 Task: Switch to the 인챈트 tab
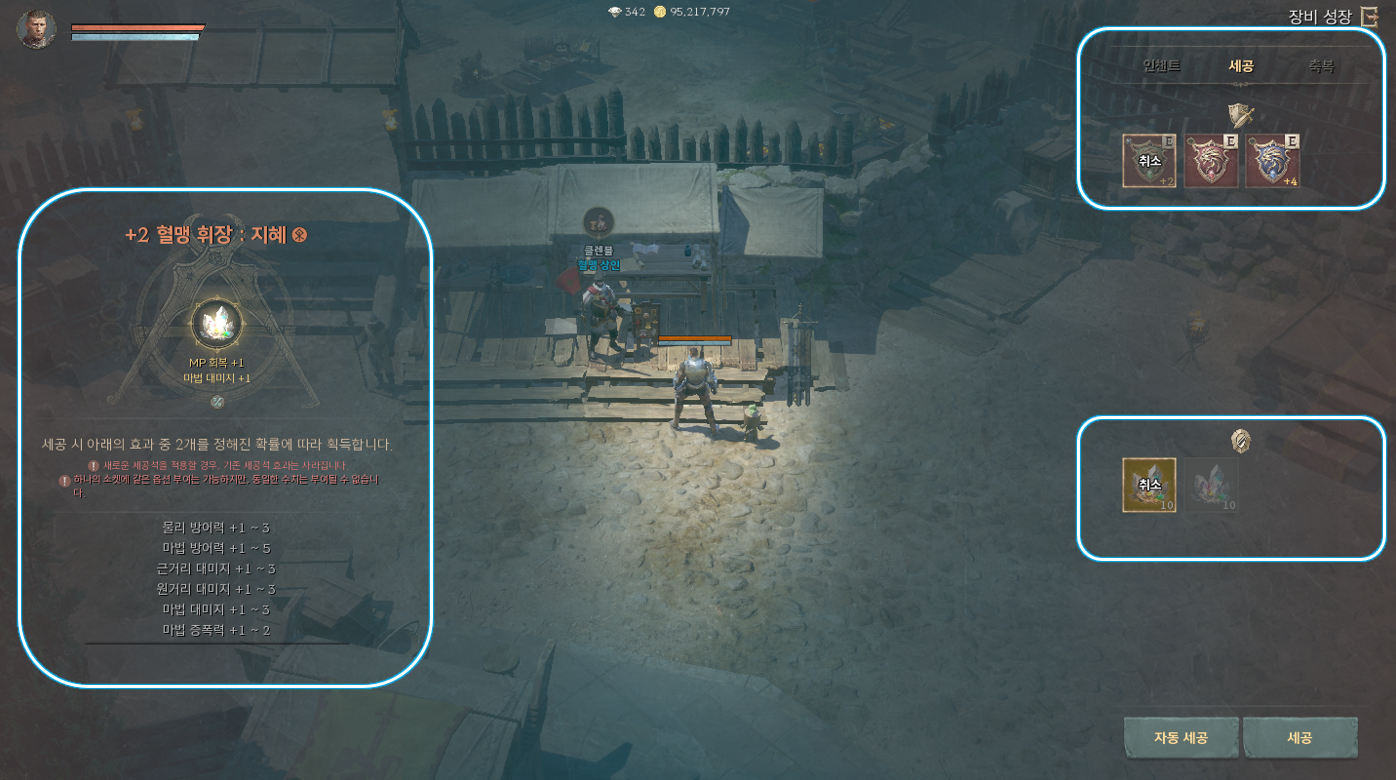click(x=1161, y=66)
